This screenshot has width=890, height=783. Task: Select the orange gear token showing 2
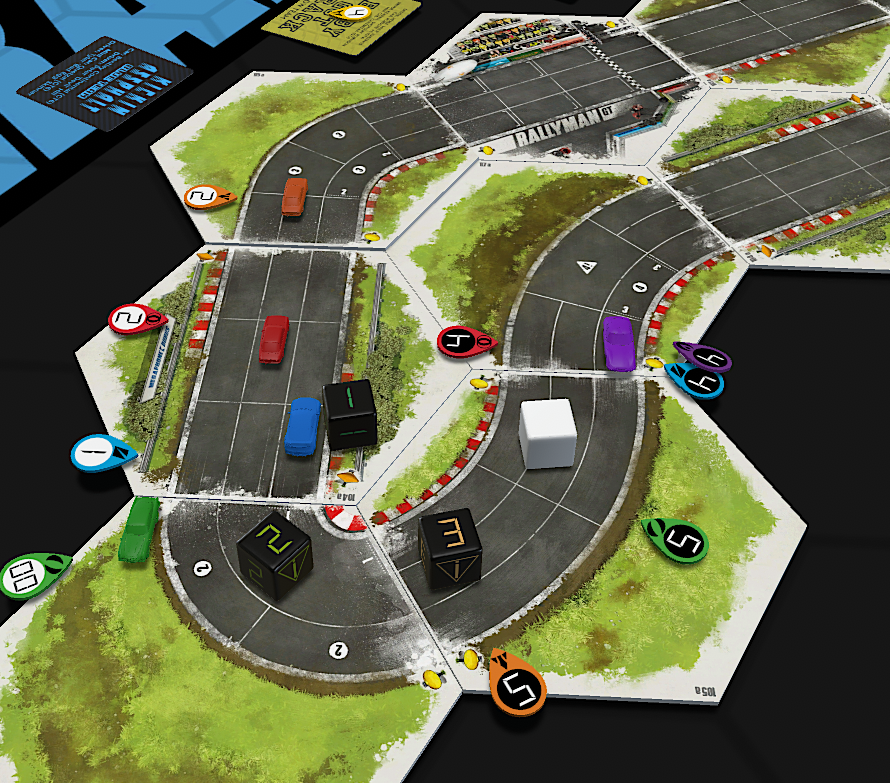click(208, 197)
